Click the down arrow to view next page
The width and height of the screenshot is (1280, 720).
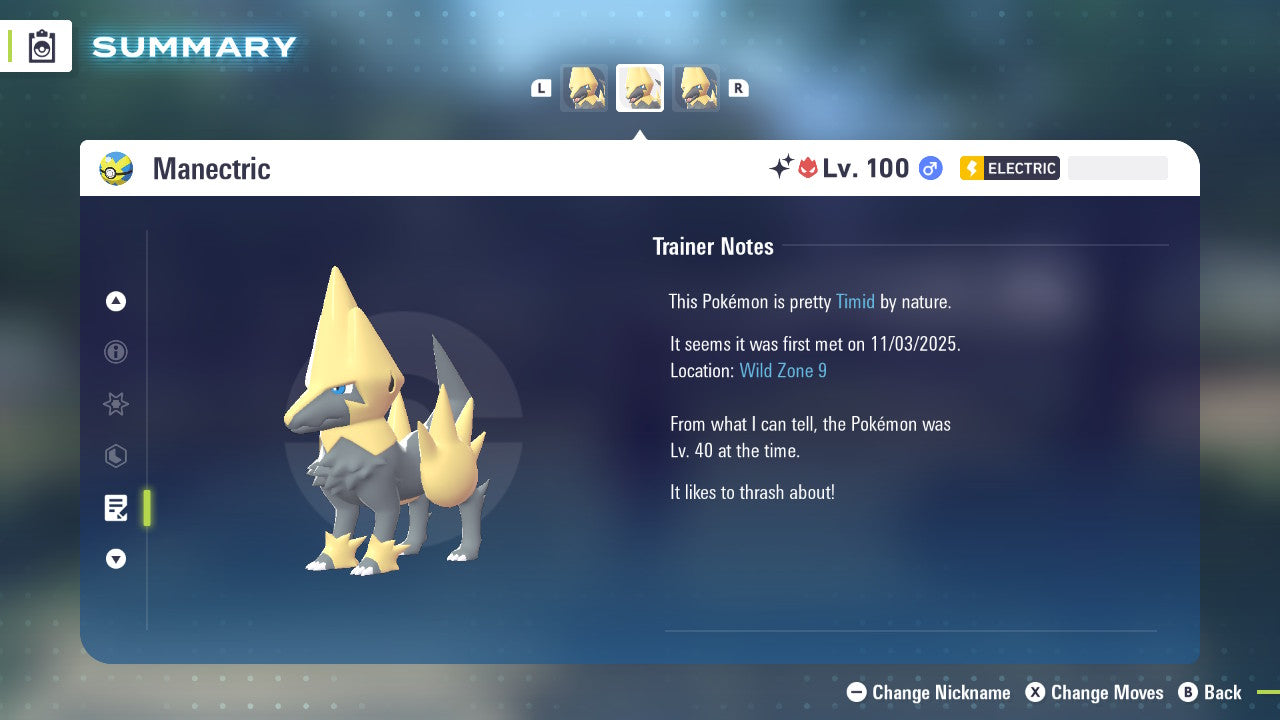pos(115,559)
